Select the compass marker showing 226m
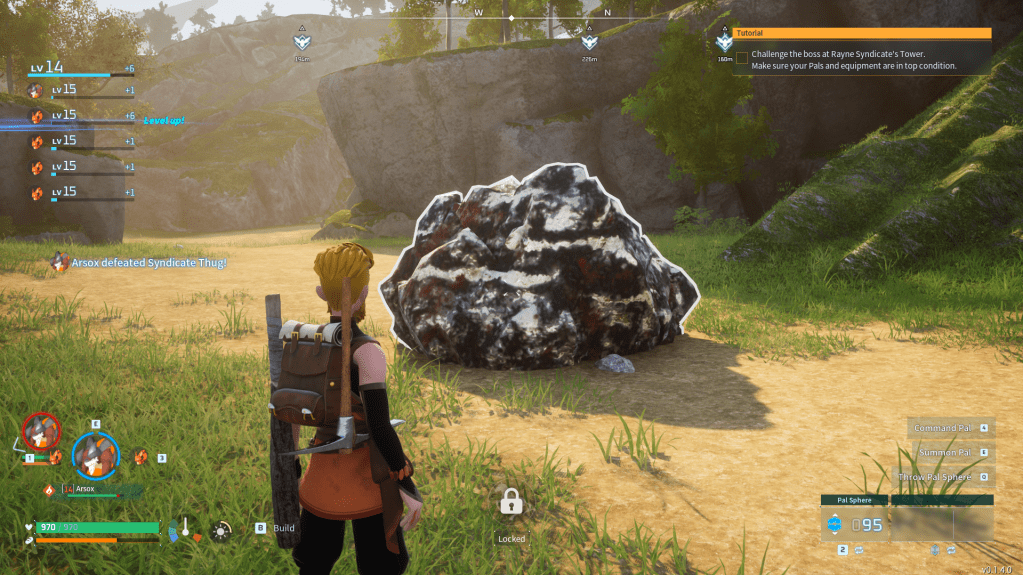The image size is (1023, 575). 589,42
